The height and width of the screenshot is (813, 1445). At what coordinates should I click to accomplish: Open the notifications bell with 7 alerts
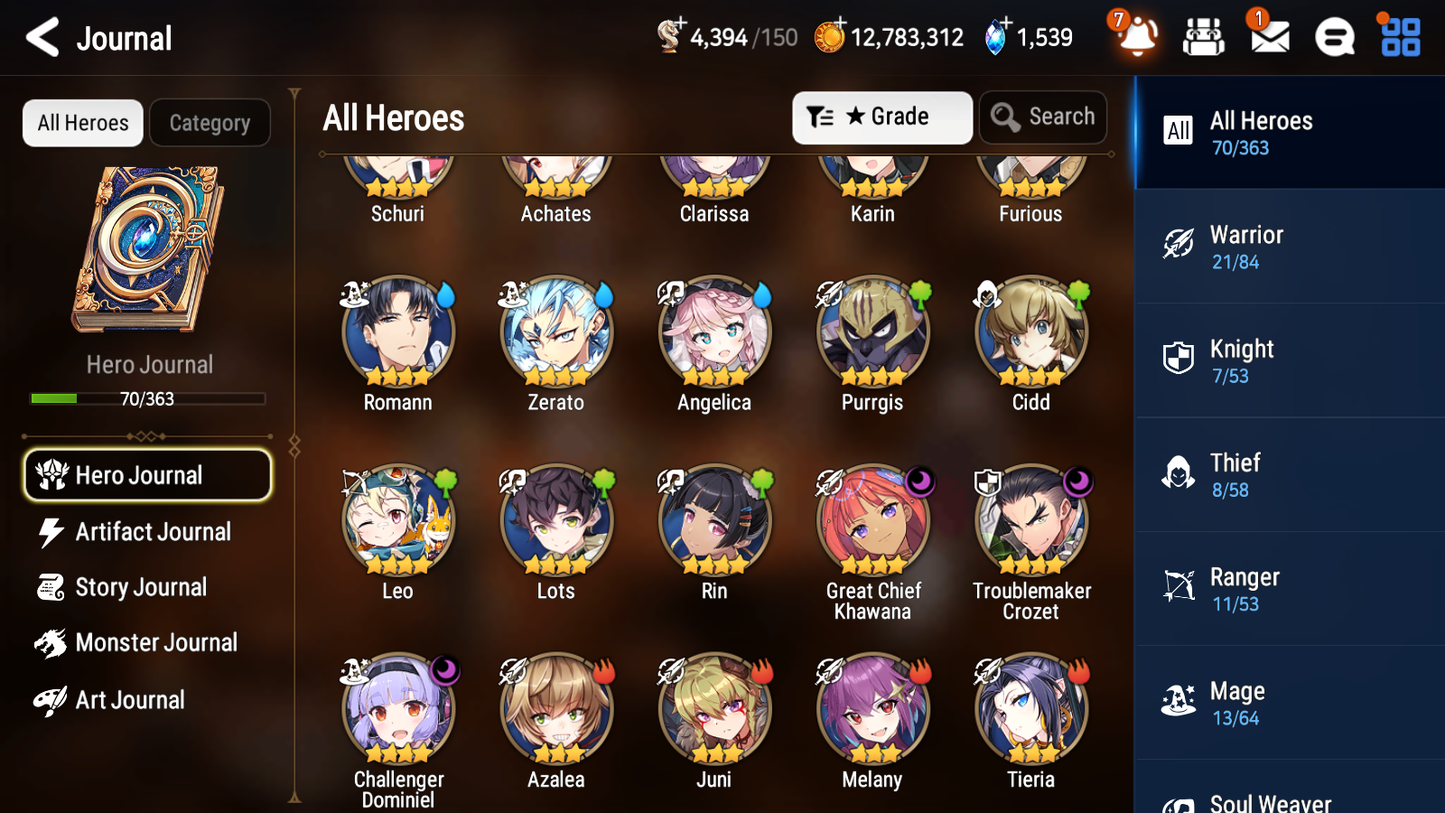pos(1137,36)
